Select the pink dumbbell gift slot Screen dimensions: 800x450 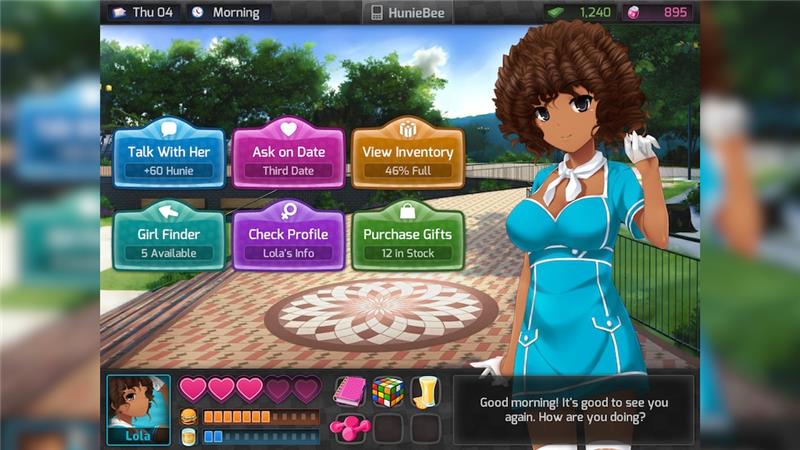350,427
